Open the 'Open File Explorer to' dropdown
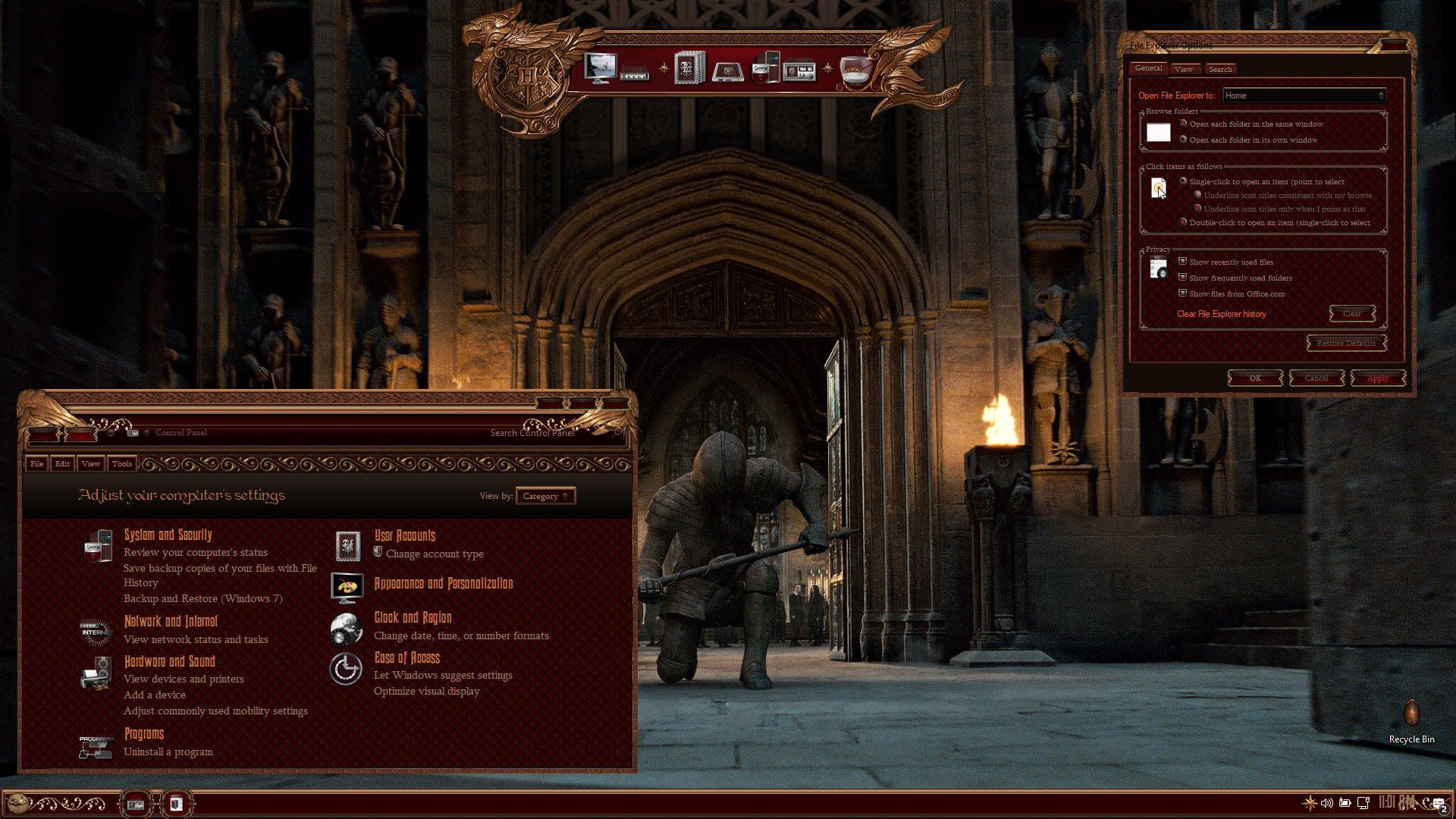This screenshot has height=819, width=1456. click(1304, 96)
